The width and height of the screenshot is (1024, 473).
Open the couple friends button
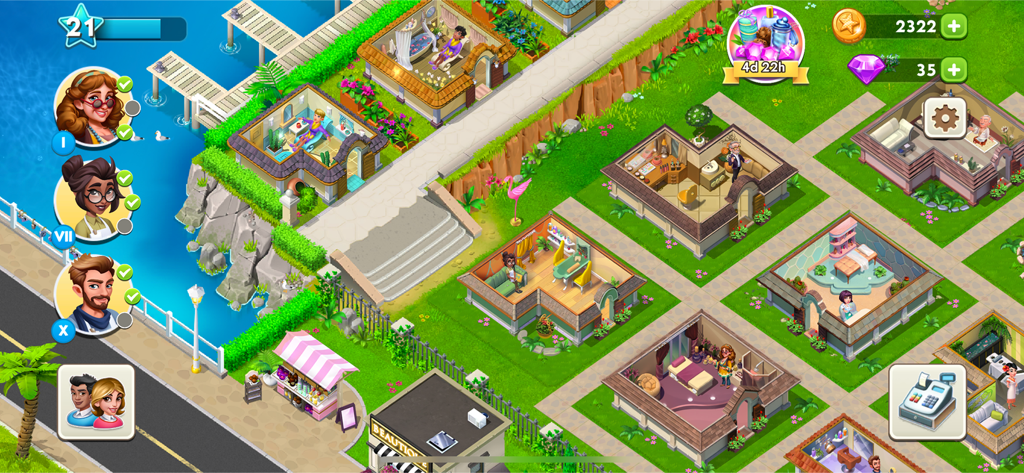click(96, 401)
